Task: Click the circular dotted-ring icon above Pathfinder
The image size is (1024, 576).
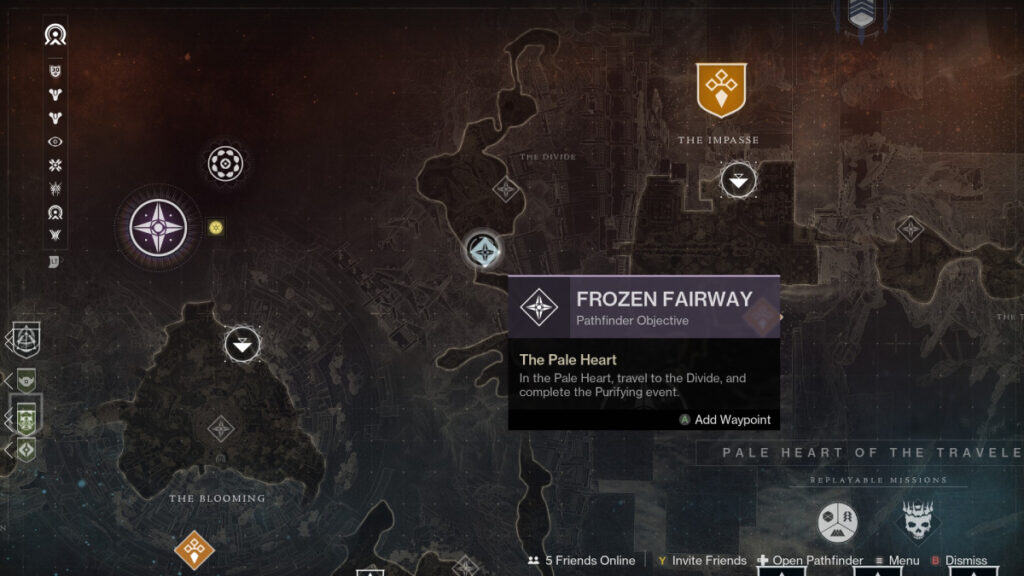Action: coord(225,163)
